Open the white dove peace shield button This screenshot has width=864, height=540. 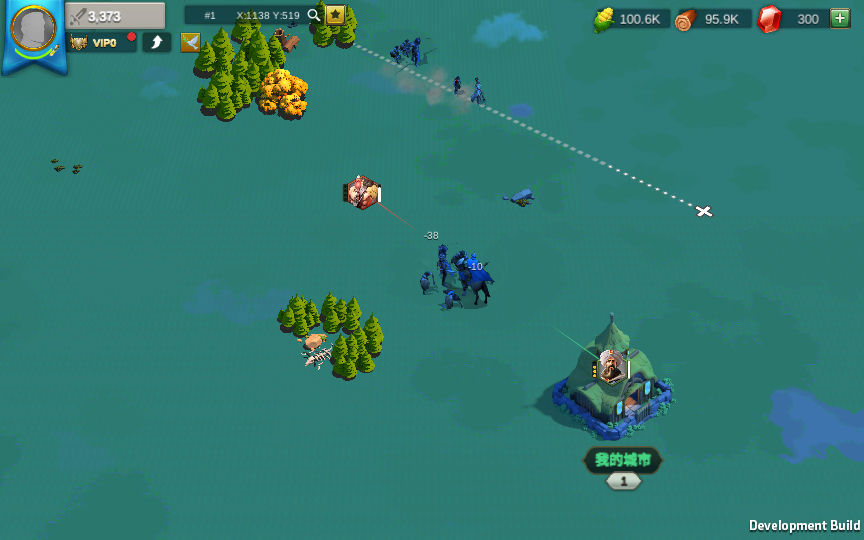coord(190,42)
